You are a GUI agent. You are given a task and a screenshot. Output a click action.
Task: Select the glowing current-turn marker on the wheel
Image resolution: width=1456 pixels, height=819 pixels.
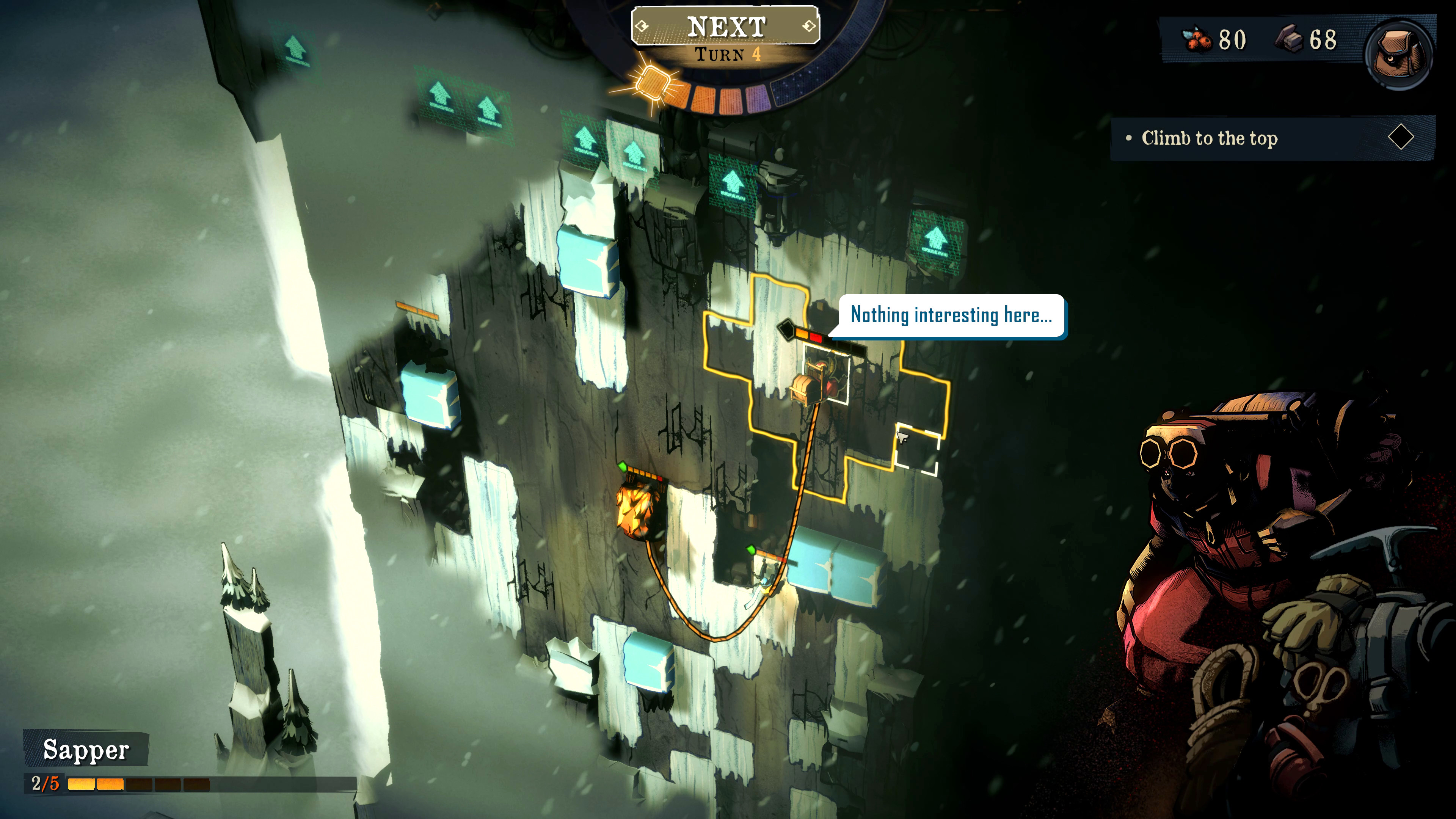click(652, 83)
